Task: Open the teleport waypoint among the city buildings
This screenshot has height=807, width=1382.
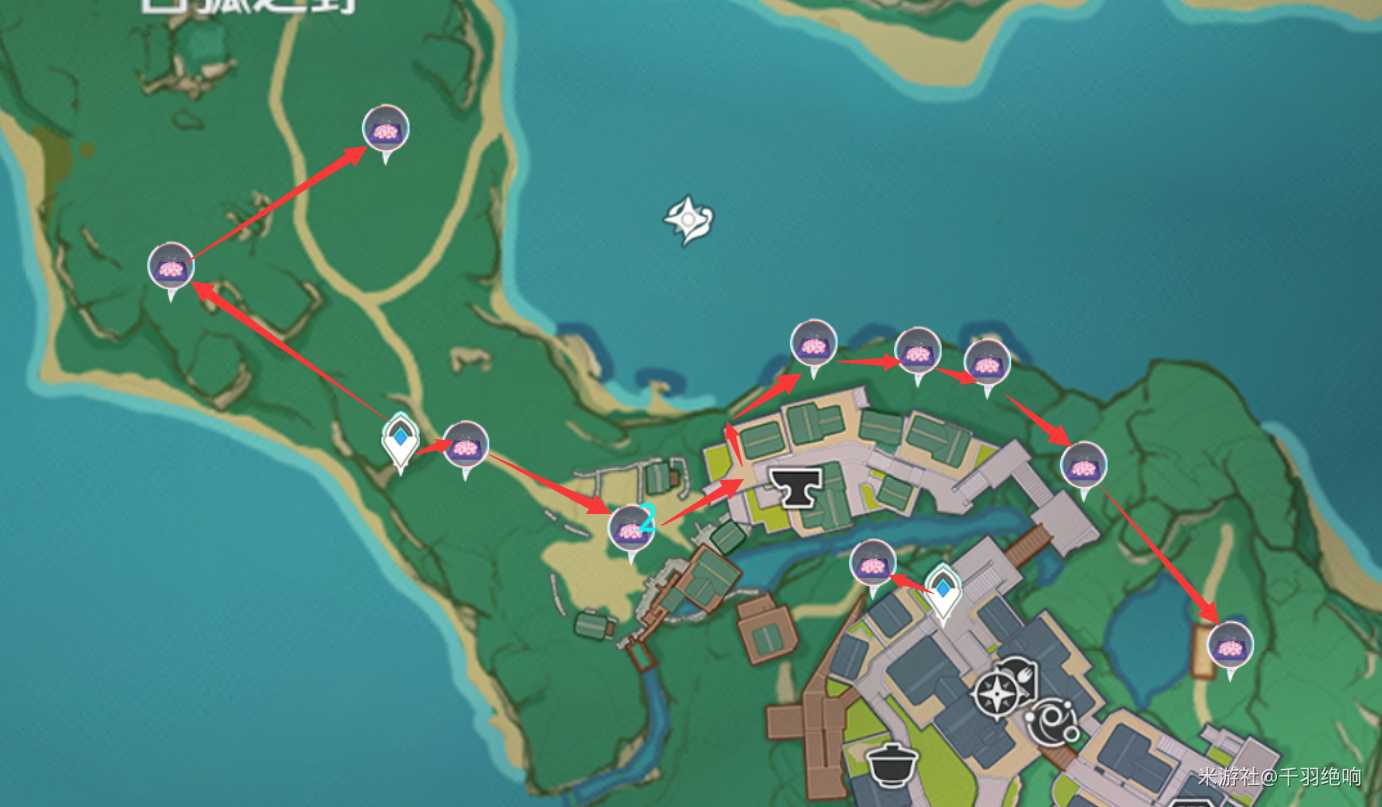Action: [x=942, y=588]
